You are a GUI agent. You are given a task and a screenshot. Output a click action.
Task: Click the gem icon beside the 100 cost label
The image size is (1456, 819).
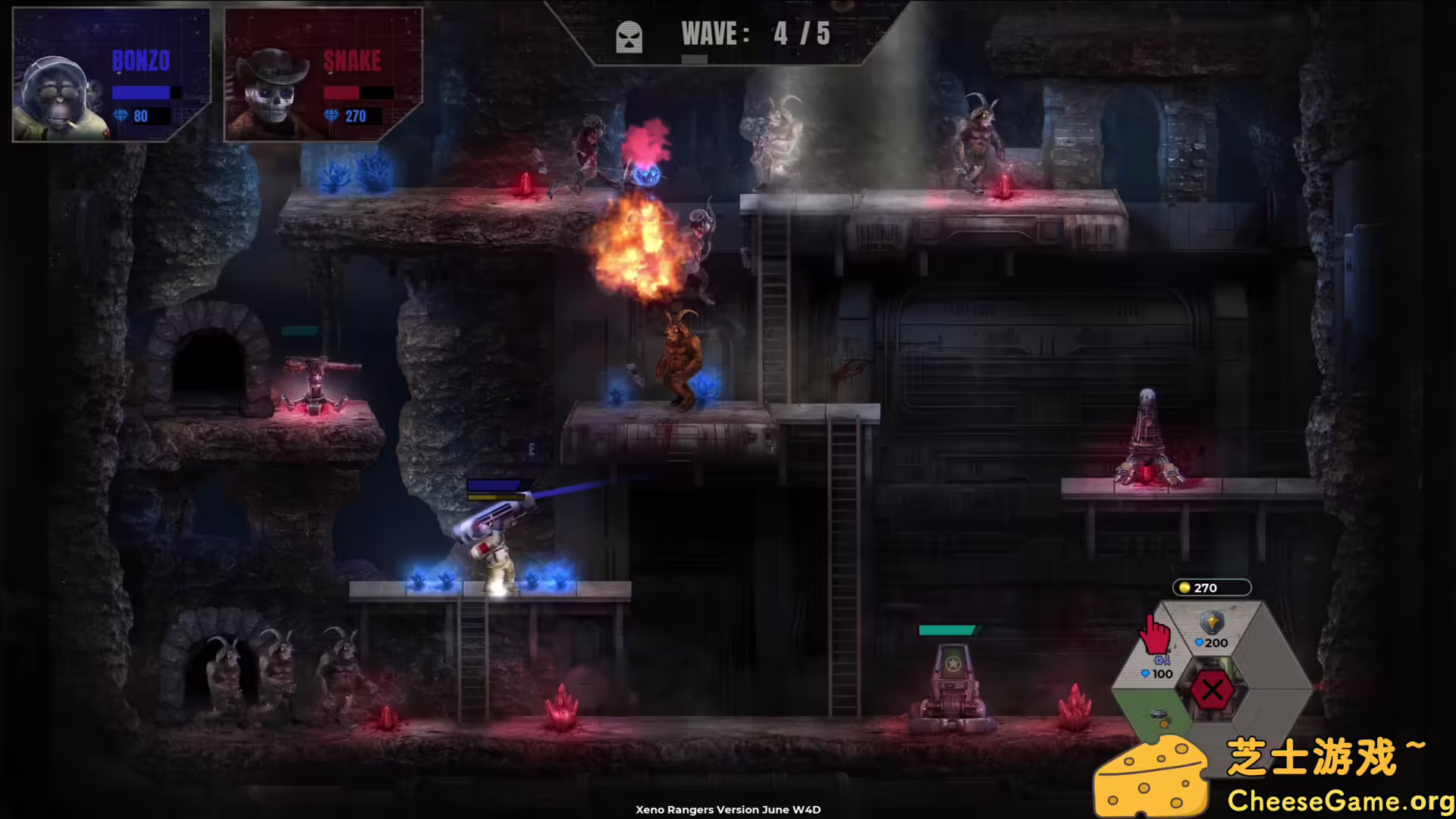(x=1145, y=673)
